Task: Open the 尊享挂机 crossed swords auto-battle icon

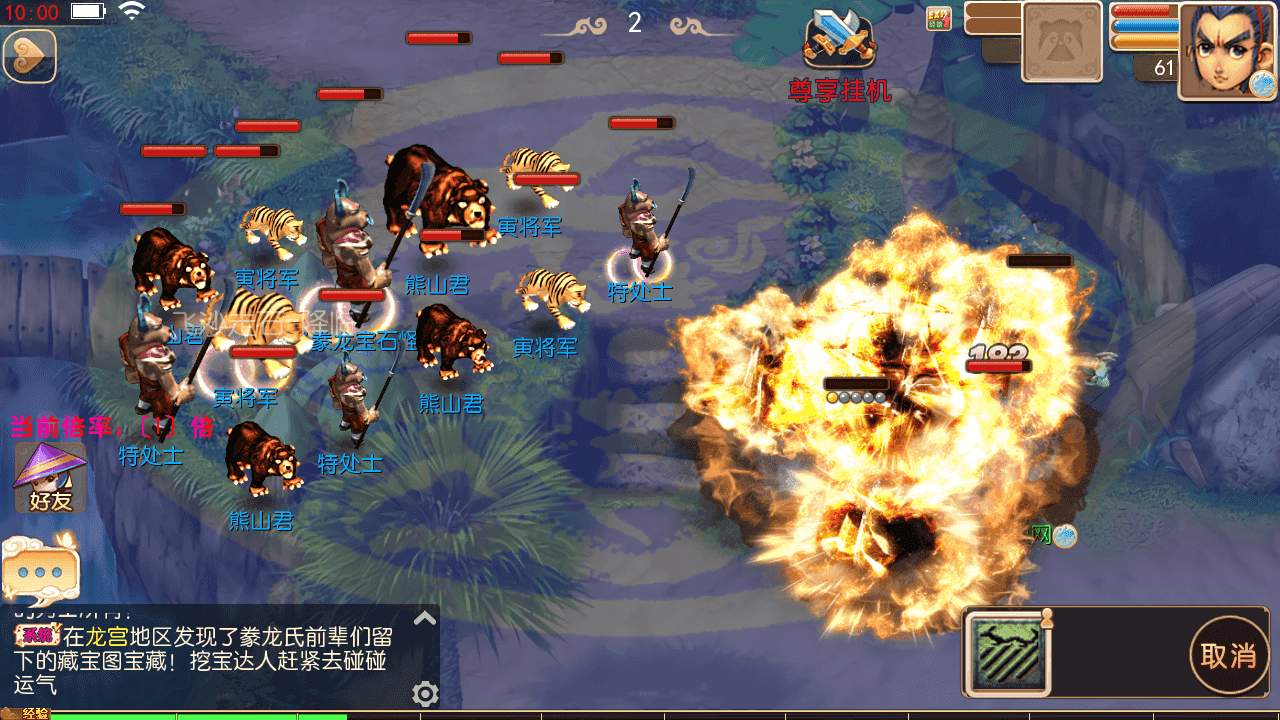Action: tap(840, 40)
